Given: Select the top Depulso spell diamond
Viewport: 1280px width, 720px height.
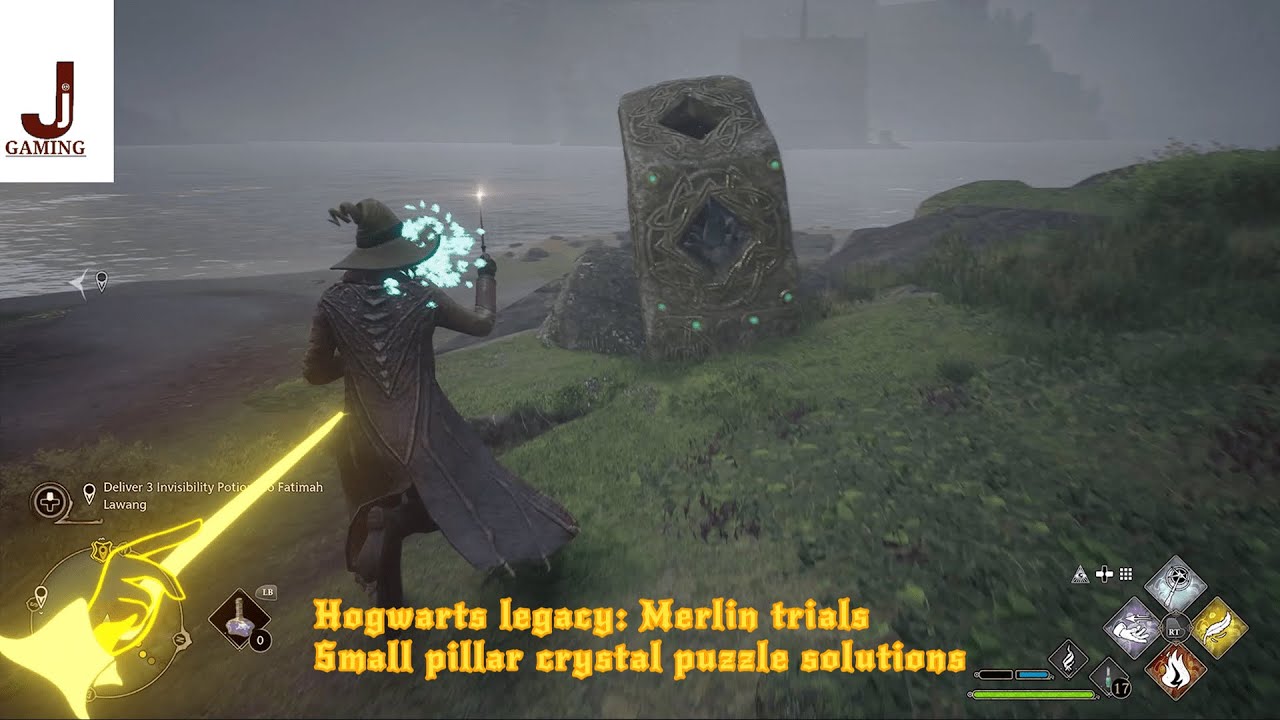Looking at the screenshot, I should [1176, 581].
